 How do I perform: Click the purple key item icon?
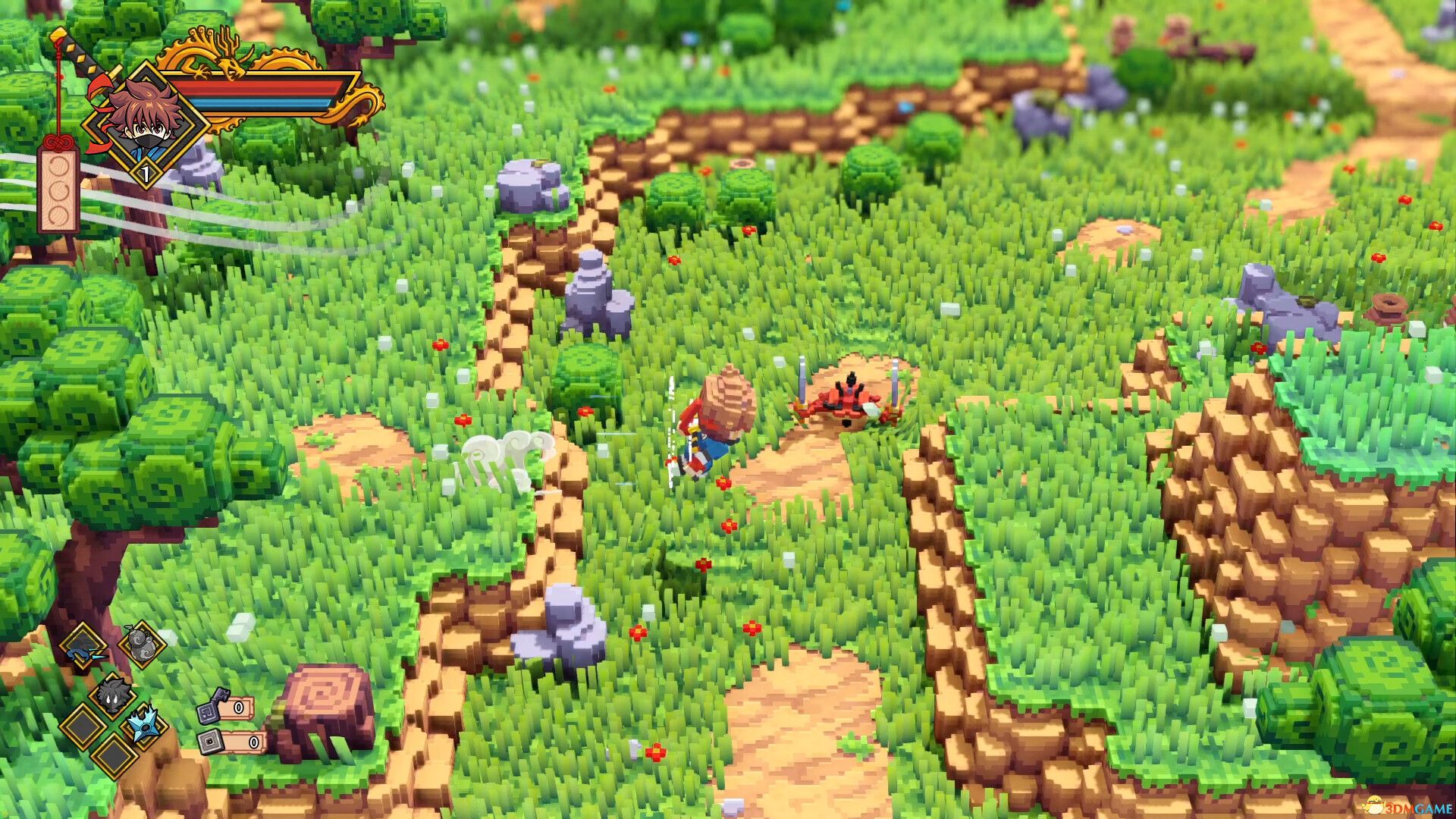tap(212, 706)
